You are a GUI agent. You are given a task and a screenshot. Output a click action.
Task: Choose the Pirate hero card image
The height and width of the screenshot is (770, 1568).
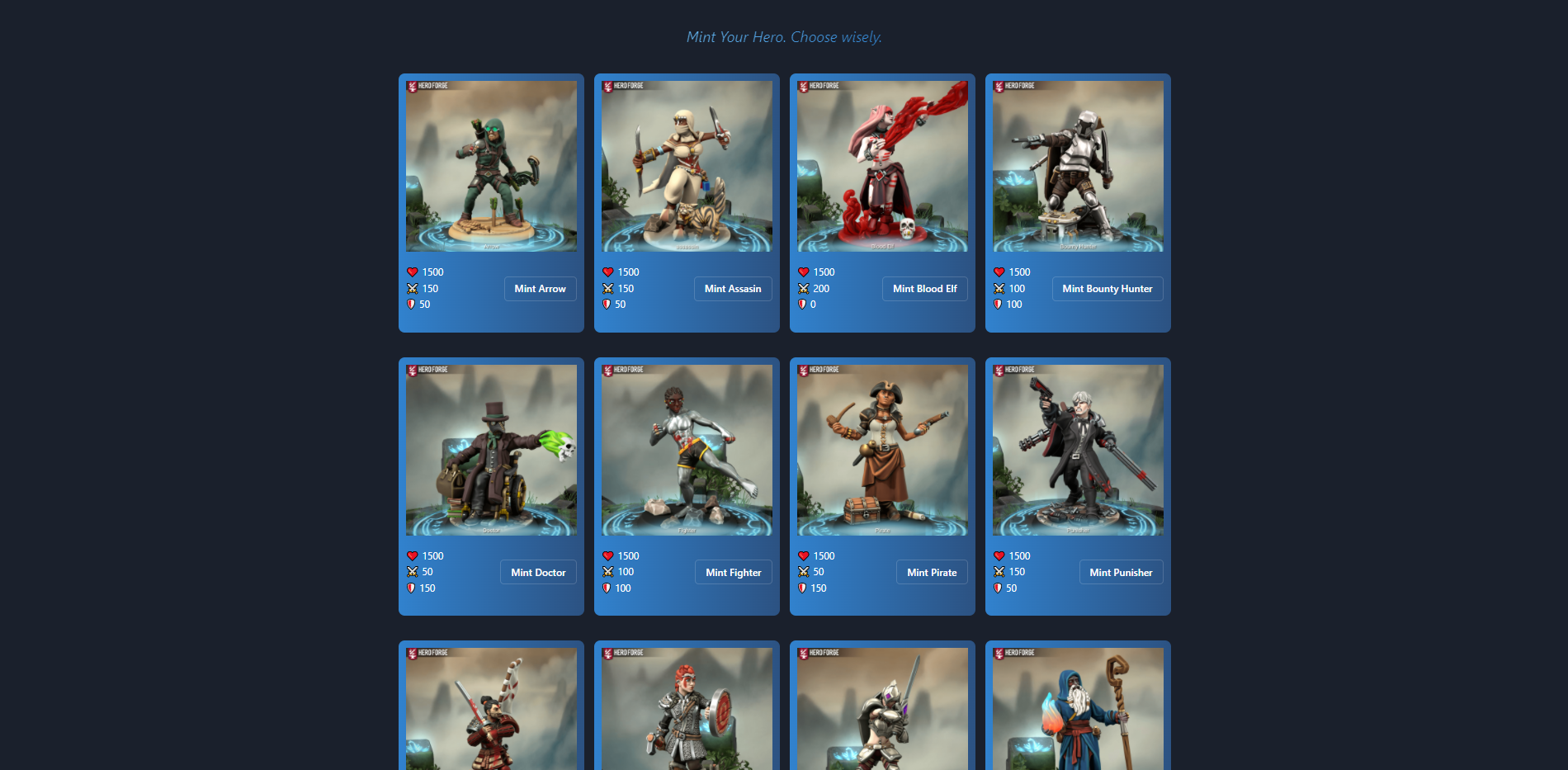point(882,450)
